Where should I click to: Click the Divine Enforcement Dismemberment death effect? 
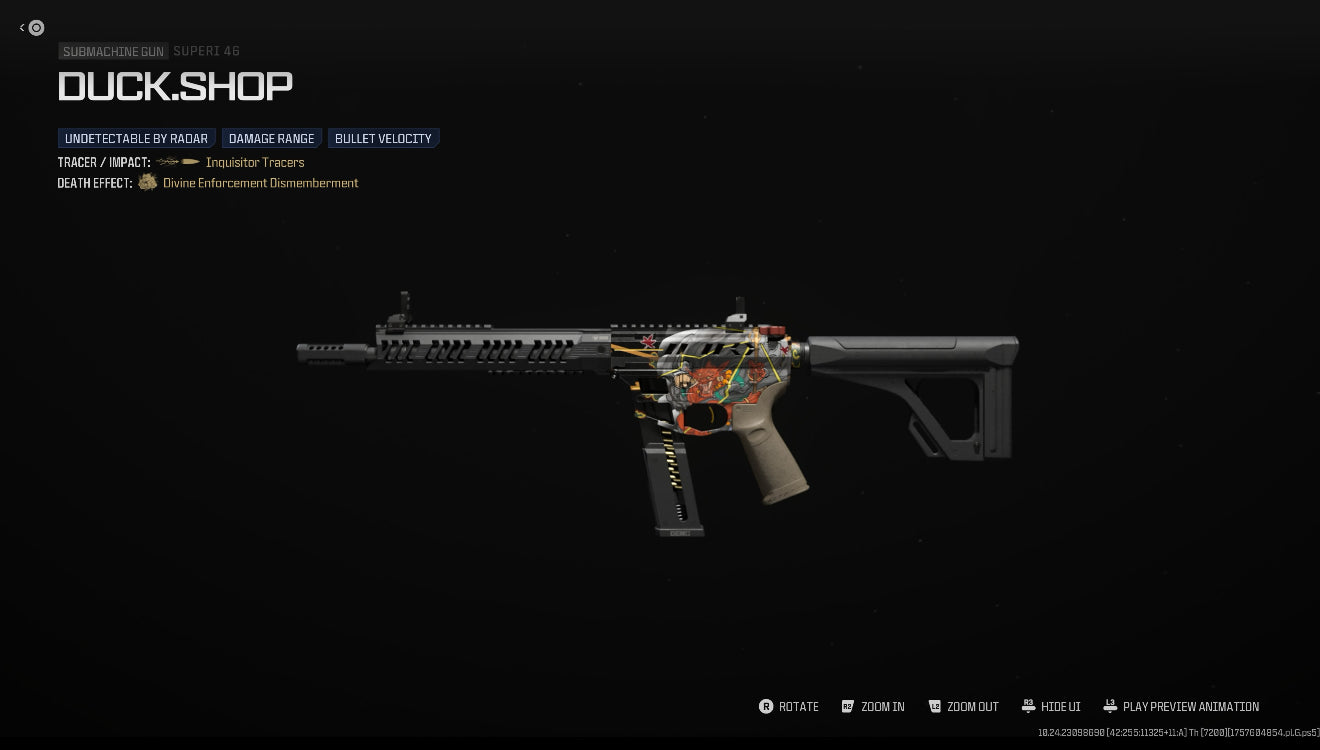click(260, 183)
